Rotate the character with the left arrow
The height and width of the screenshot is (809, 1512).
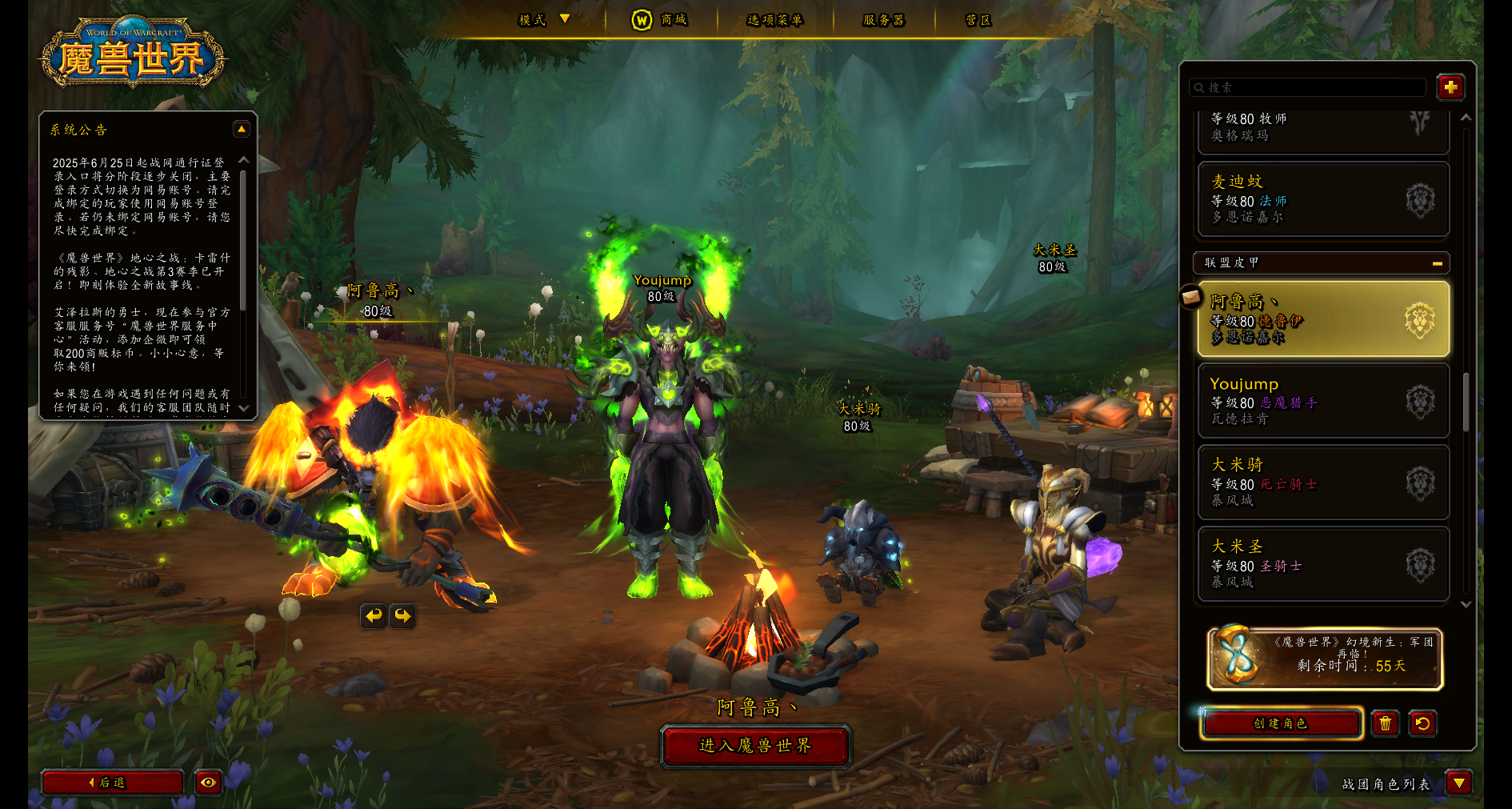pyautogui.click(x=374, y=615)
